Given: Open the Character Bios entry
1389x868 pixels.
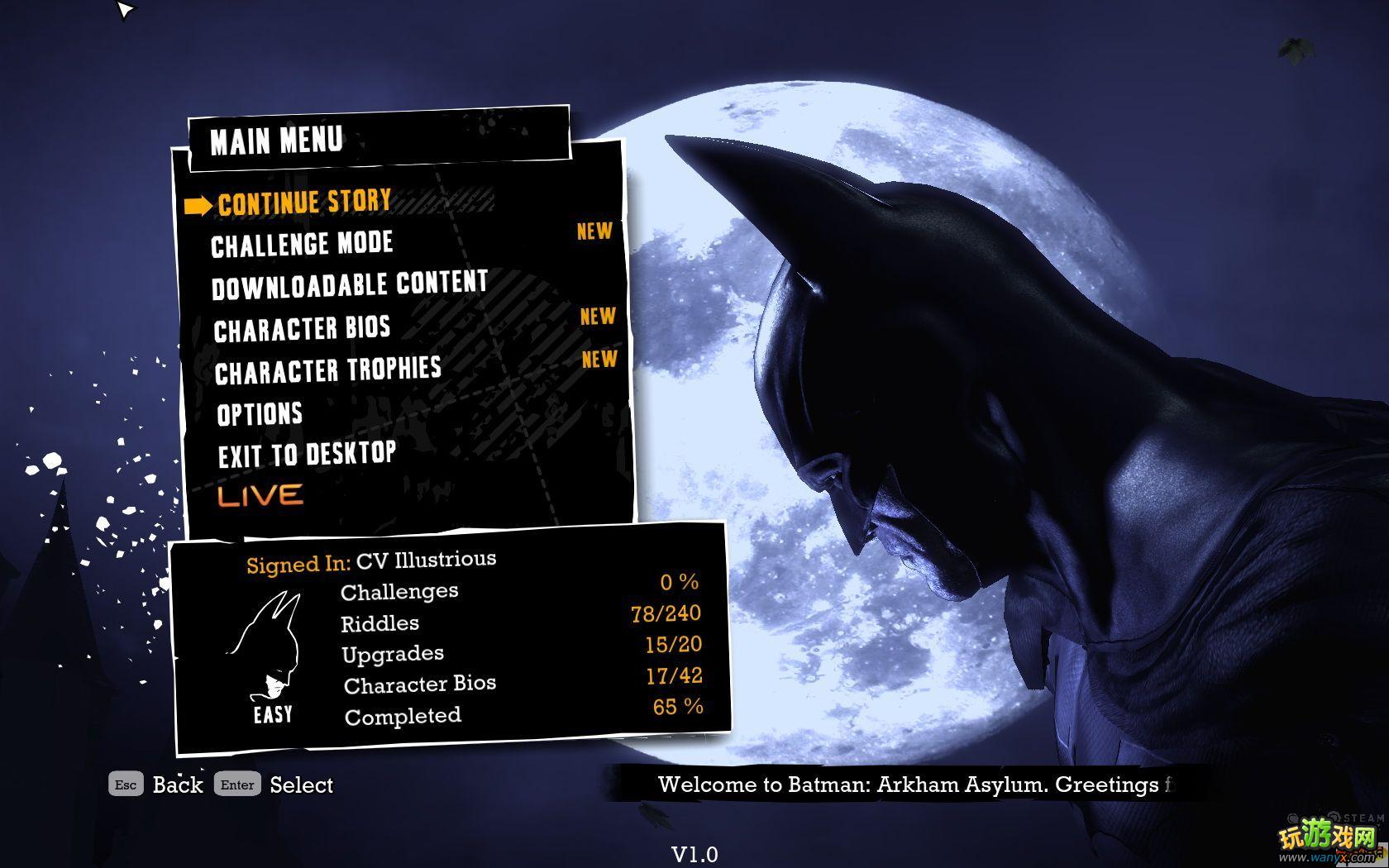Looking at the screenshot, I should pos(302,329).
